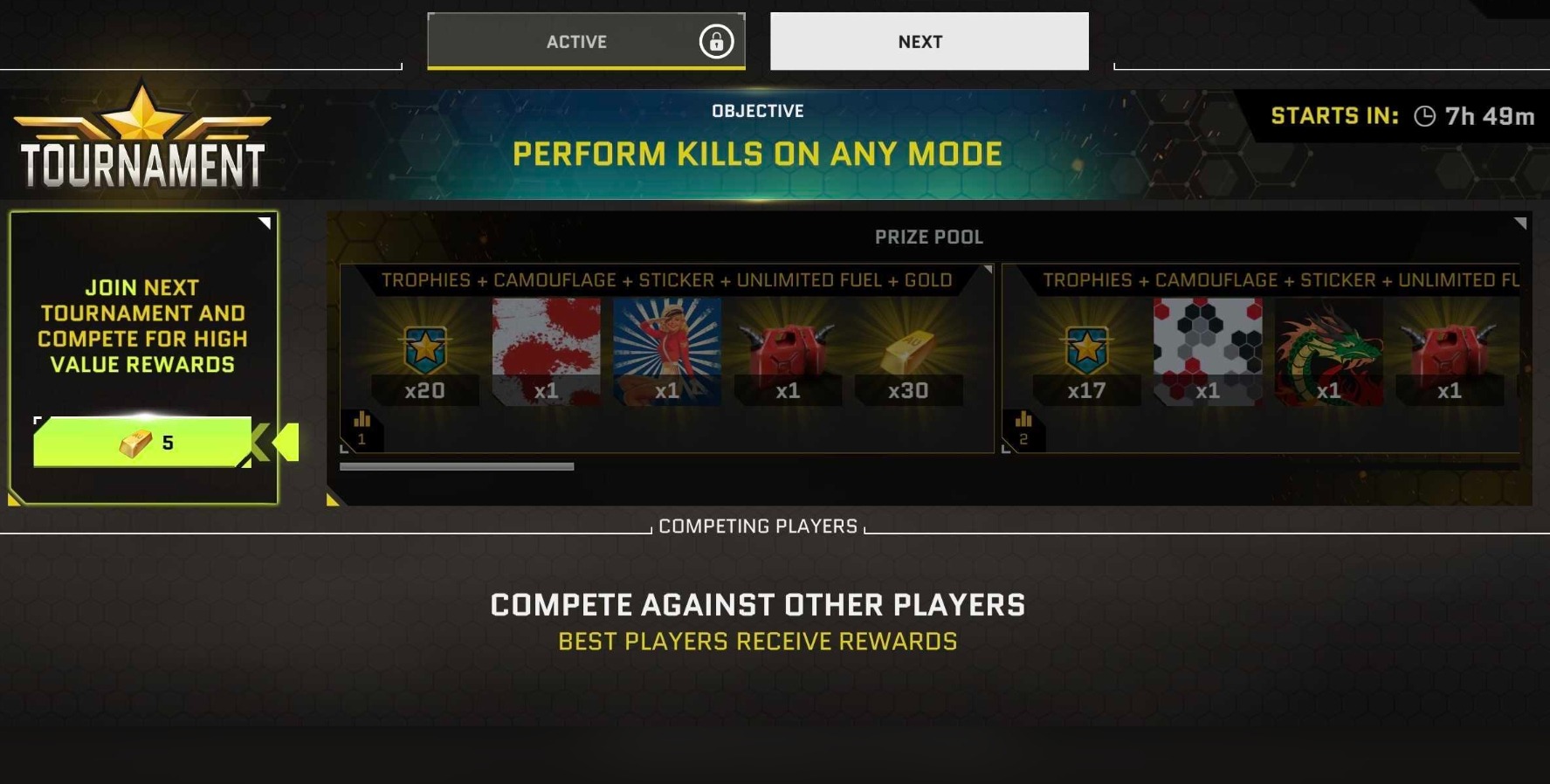The height and width of the screenshot is (784, 1550).
Task: Toggle the rank 2 leaderboard marker
Action: [1023, 427]
